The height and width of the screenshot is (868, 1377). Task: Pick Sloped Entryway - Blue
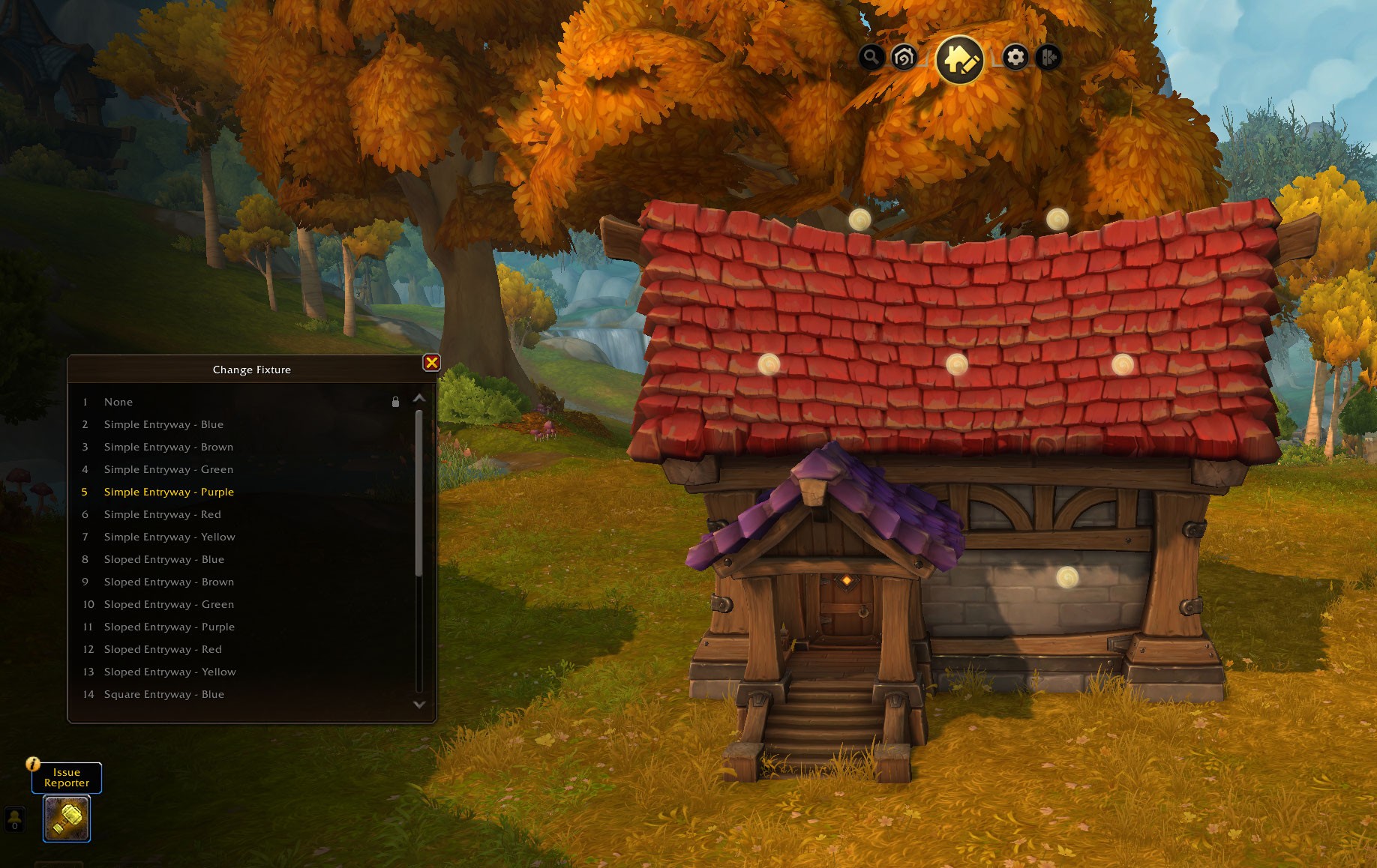point(164,559)
